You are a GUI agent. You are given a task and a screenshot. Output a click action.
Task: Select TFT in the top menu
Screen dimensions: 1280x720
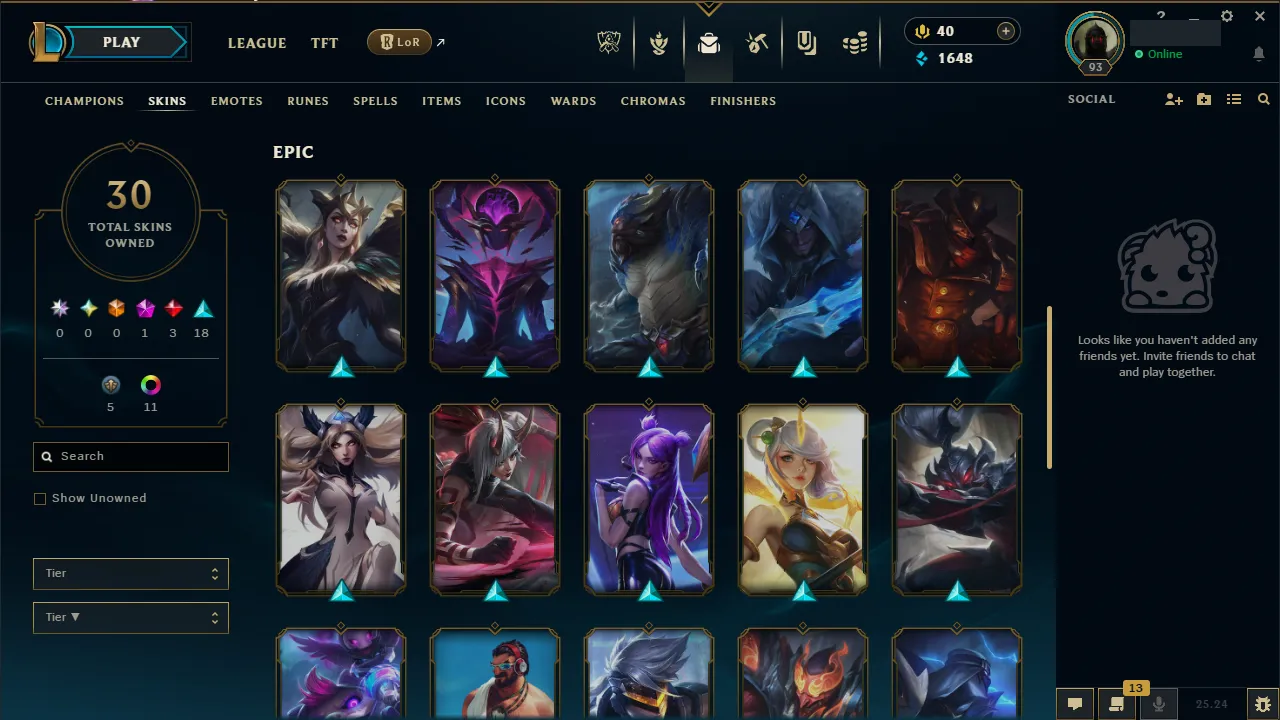324,43
